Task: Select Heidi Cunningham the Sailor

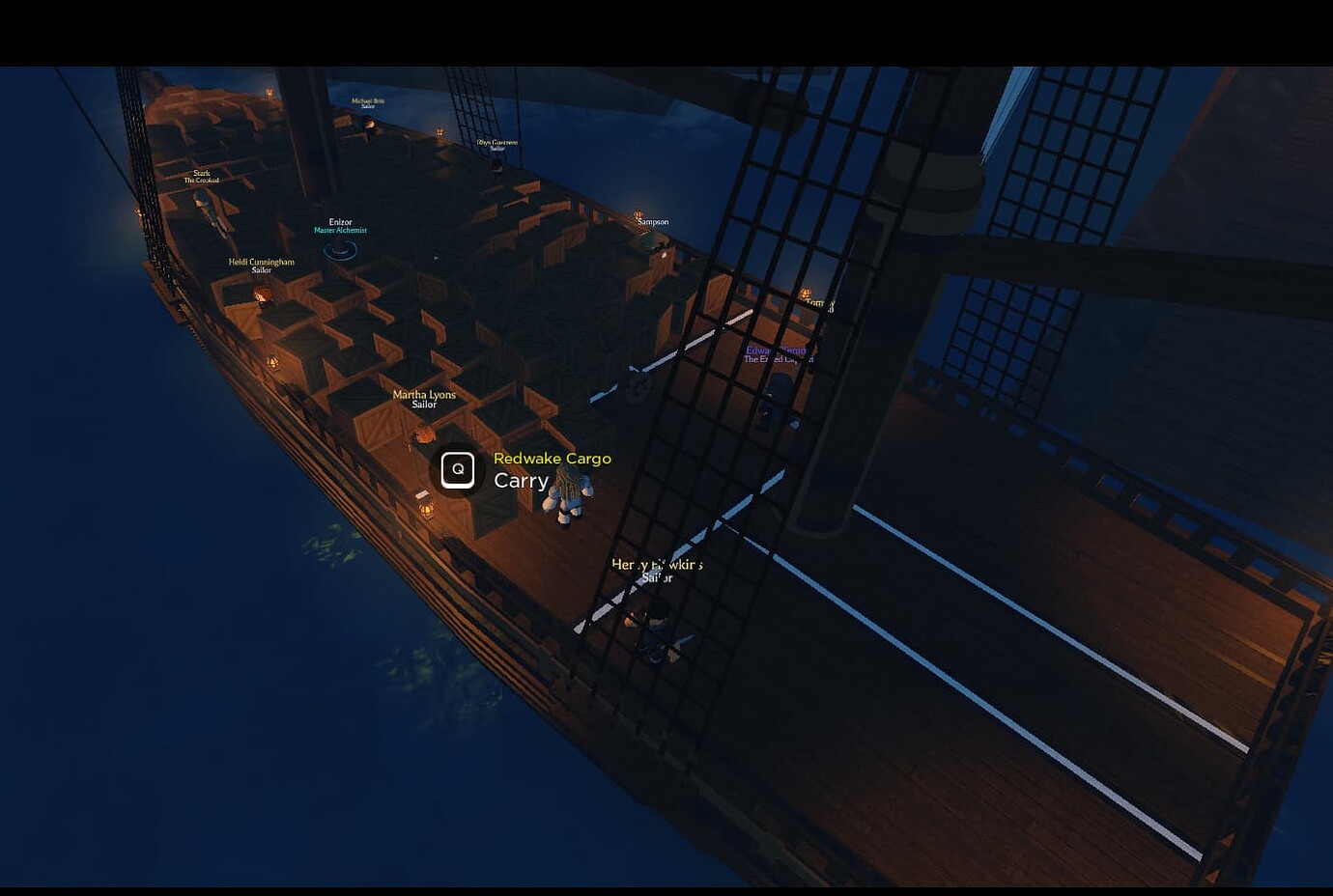Action: (261, 264)
